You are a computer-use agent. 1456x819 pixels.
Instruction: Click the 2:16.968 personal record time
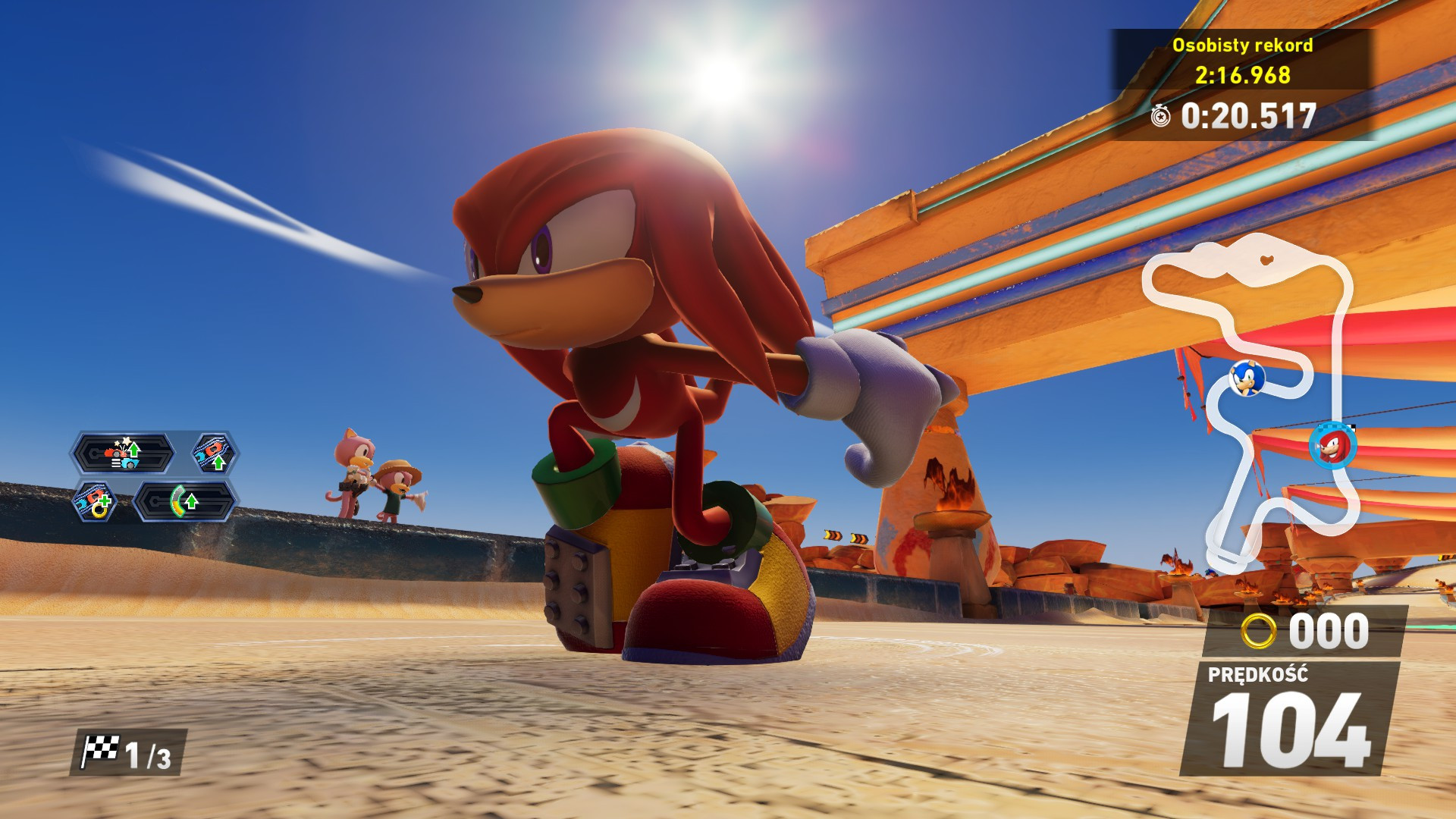(x=1243, y=74)
